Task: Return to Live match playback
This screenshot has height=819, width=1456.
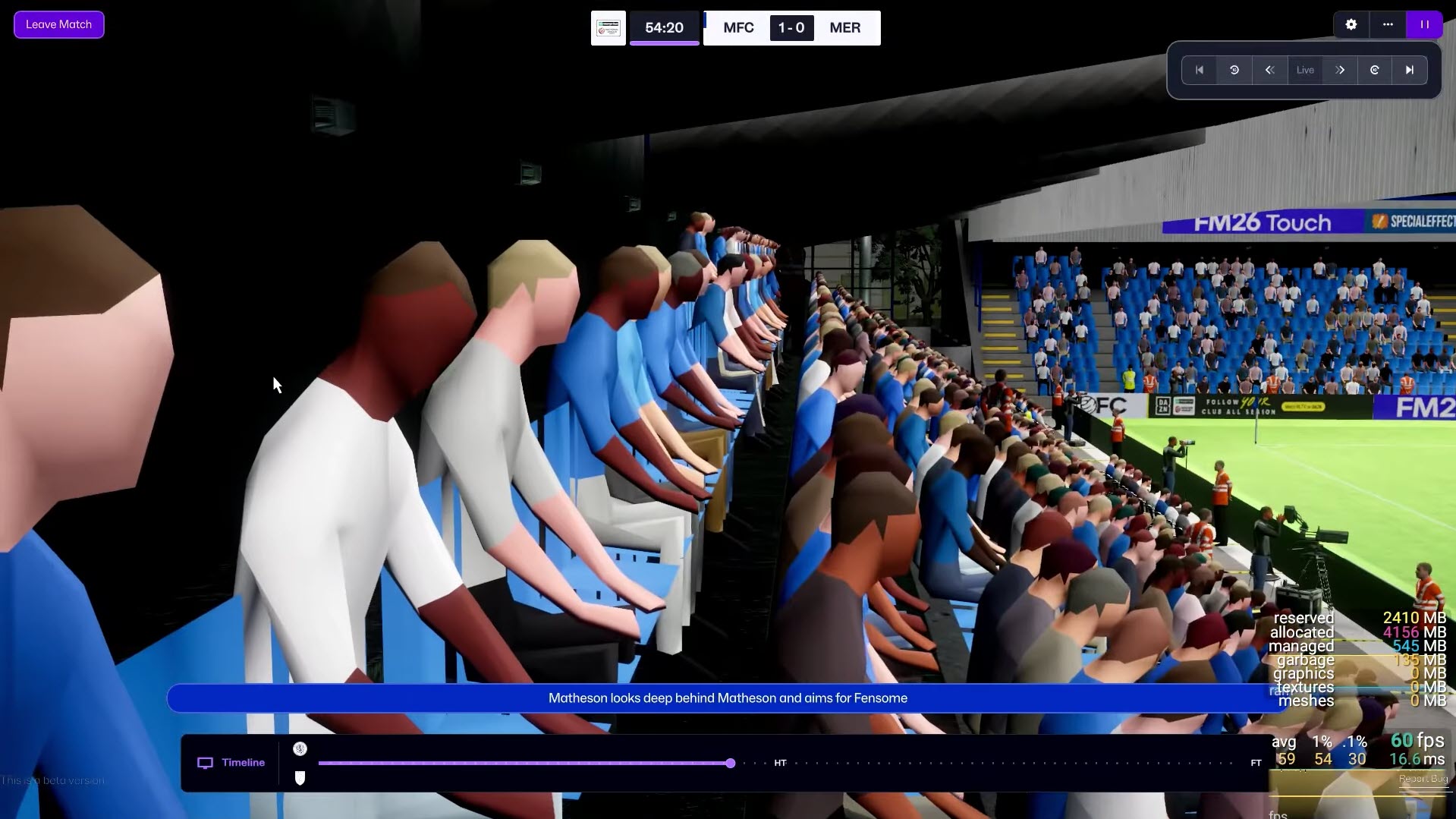Action: [1305, 70]
